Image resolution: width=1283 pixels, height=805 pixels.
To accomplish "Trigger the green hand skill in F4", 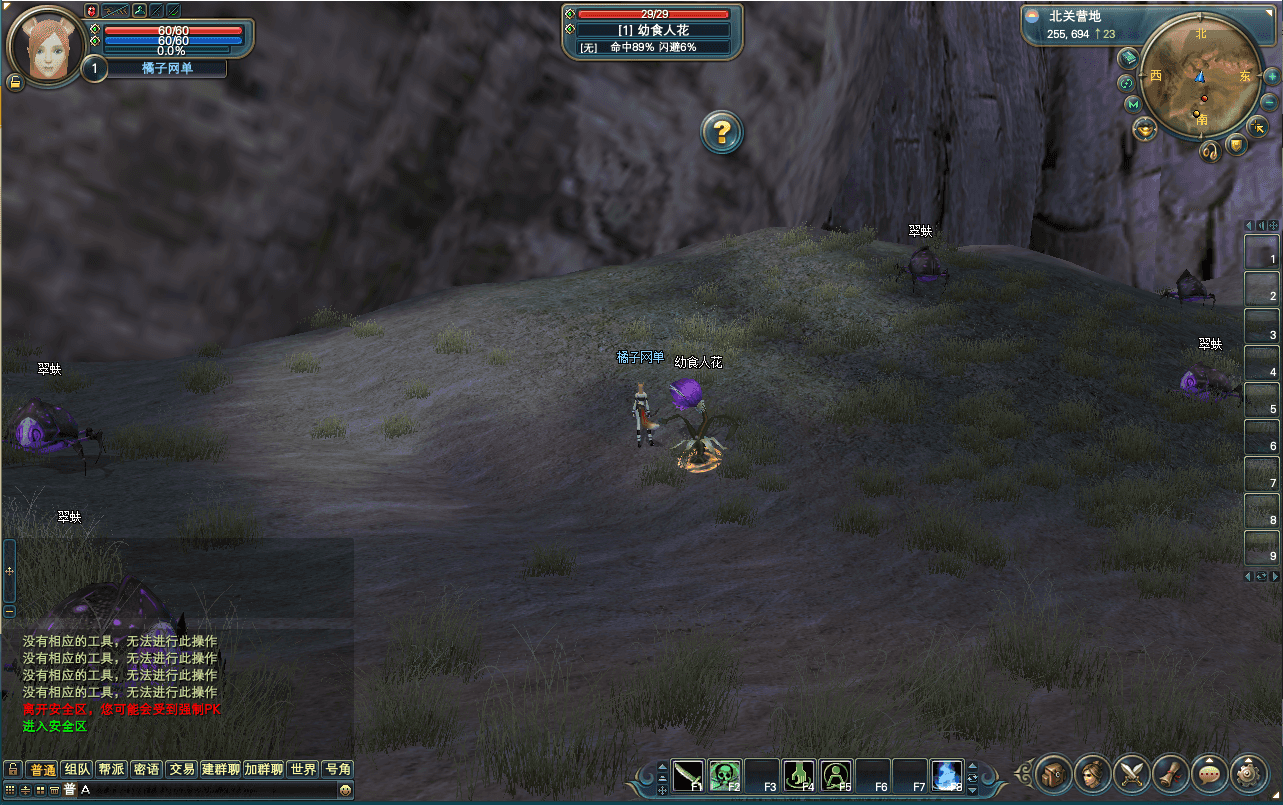I will coord(799,776).
